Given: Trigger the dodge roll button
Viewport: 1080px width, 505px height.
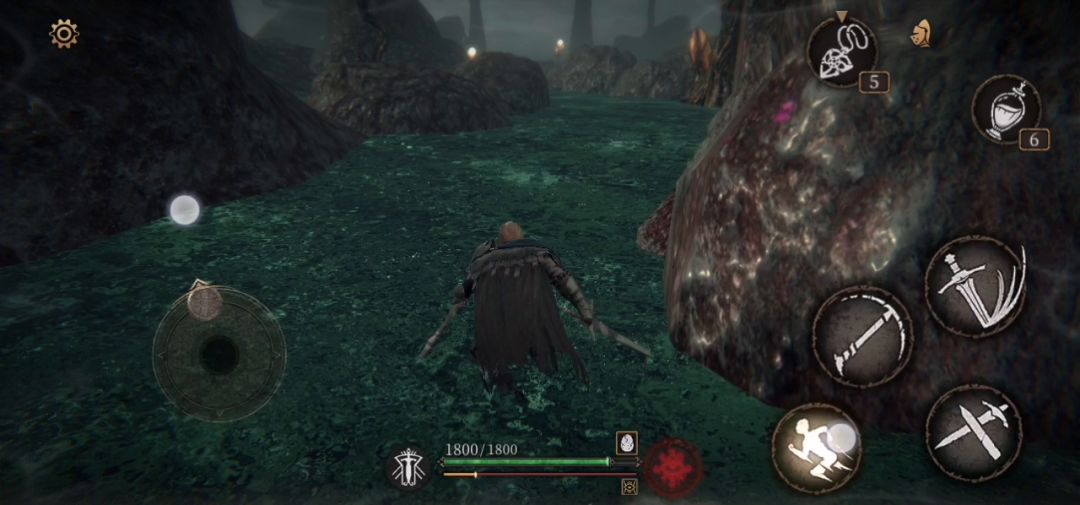Looking at the screenshot, I should click(817, 447).
